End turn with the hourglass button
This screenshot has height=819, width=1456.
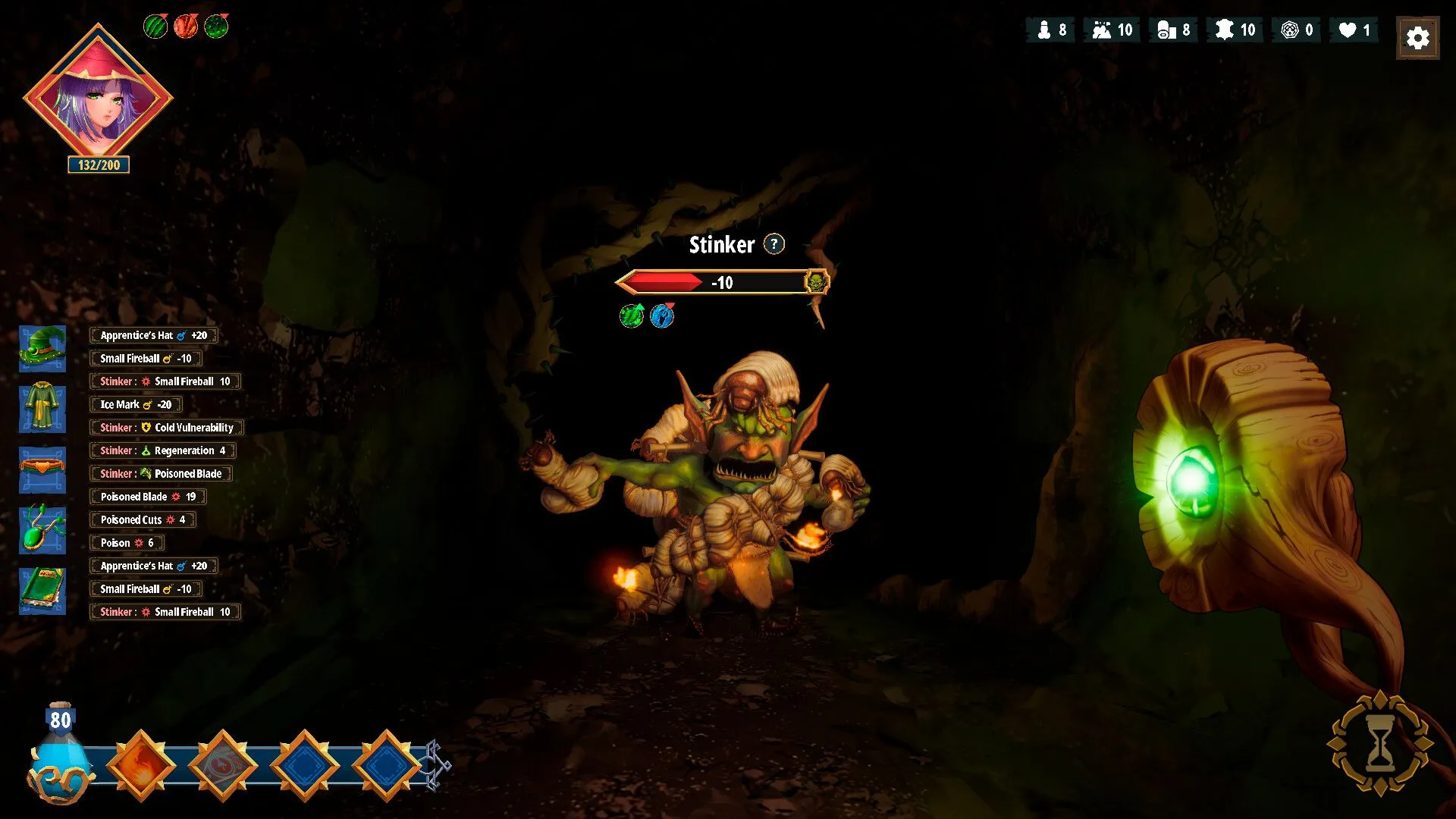pyautogui.click(x=1379, y=744)
